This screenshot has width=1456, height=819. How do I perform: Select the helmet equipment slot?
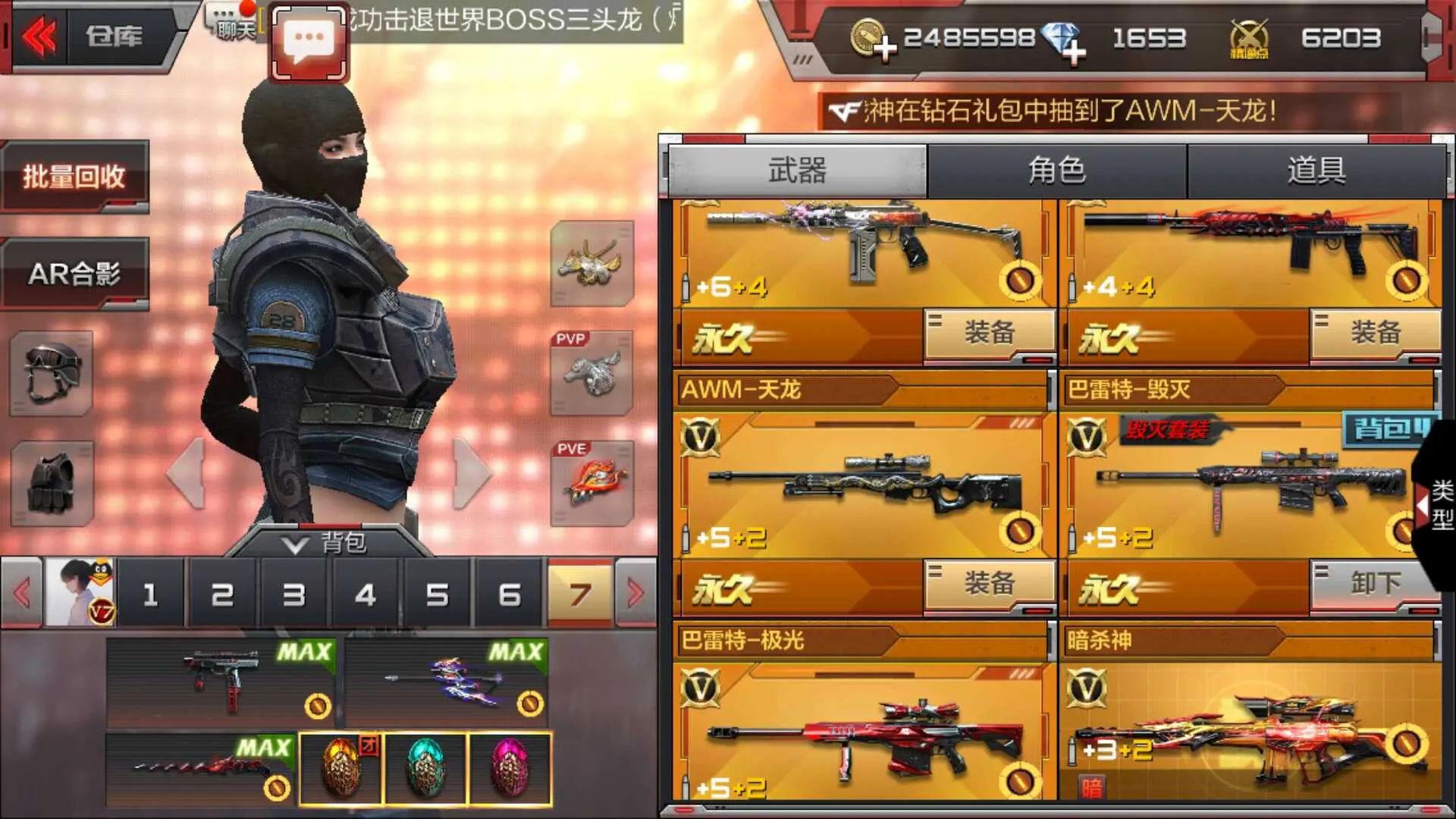52,373
